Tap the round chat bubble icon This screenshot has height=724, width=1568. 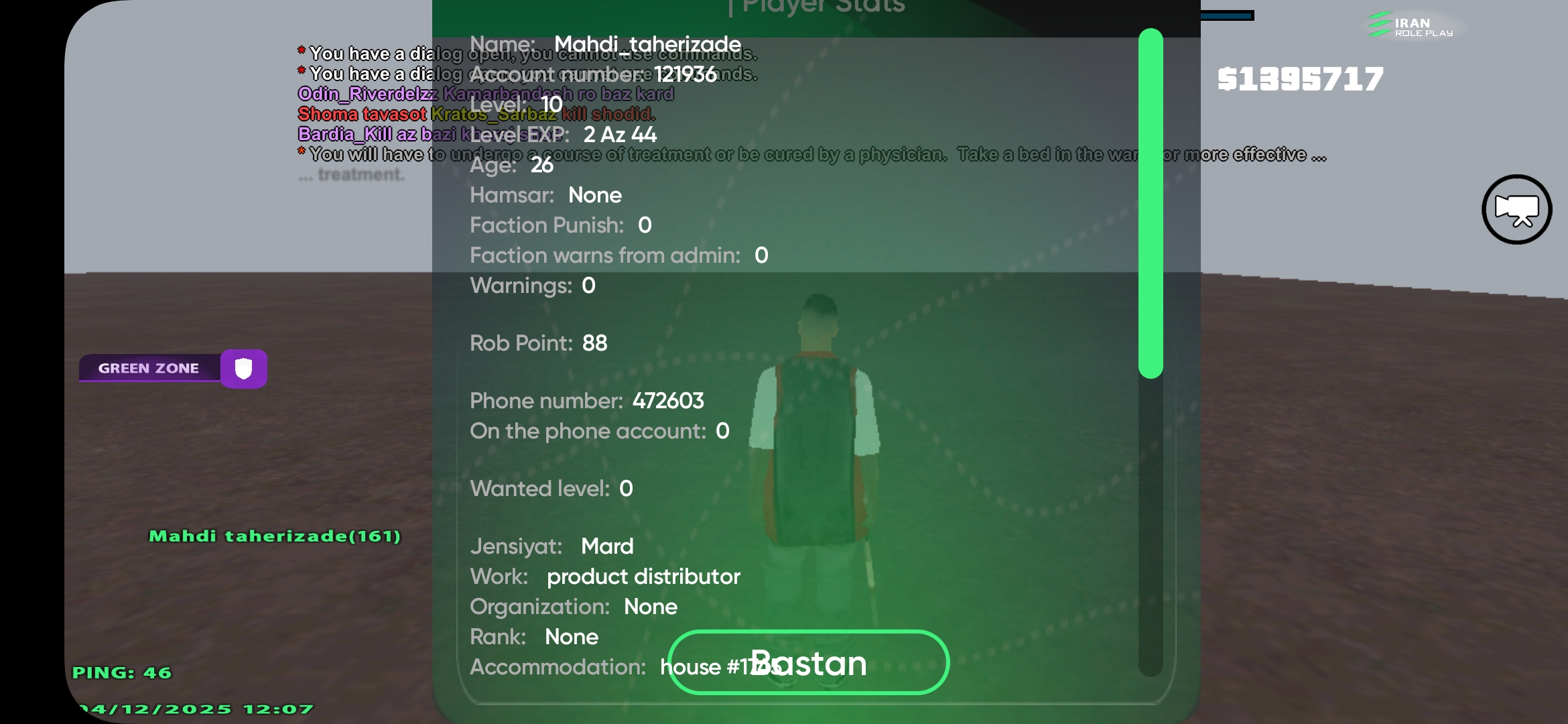(x=1516, y=210)
